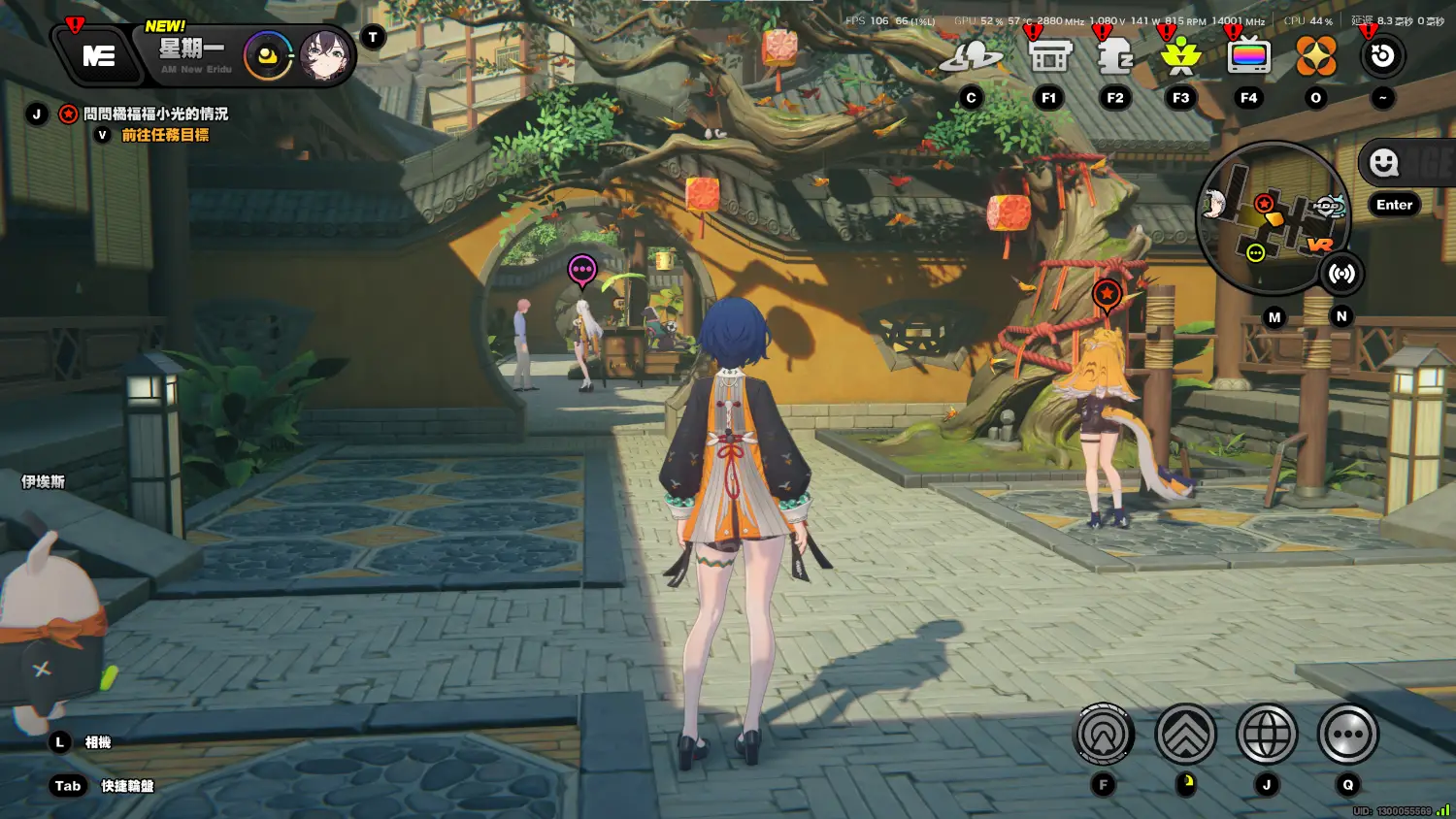The width and height of the screenshot is (1456, 819).
Task: Open the smiley face chat button
Action: point(1385,163)
